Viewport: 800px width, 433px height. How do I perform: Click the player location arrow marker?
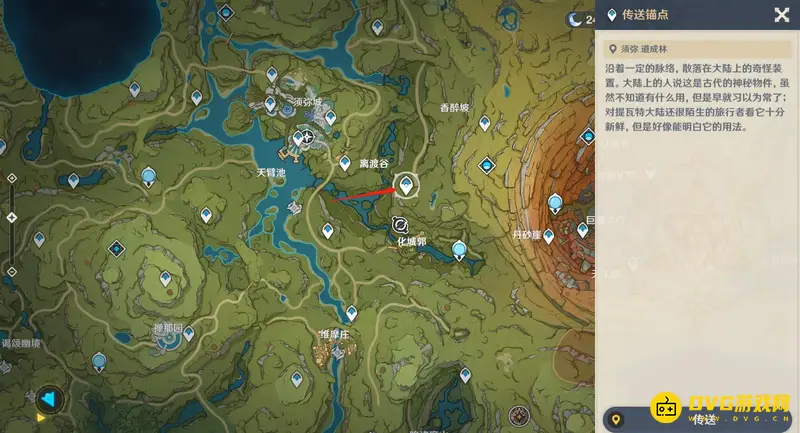click(x=48, y=399)
